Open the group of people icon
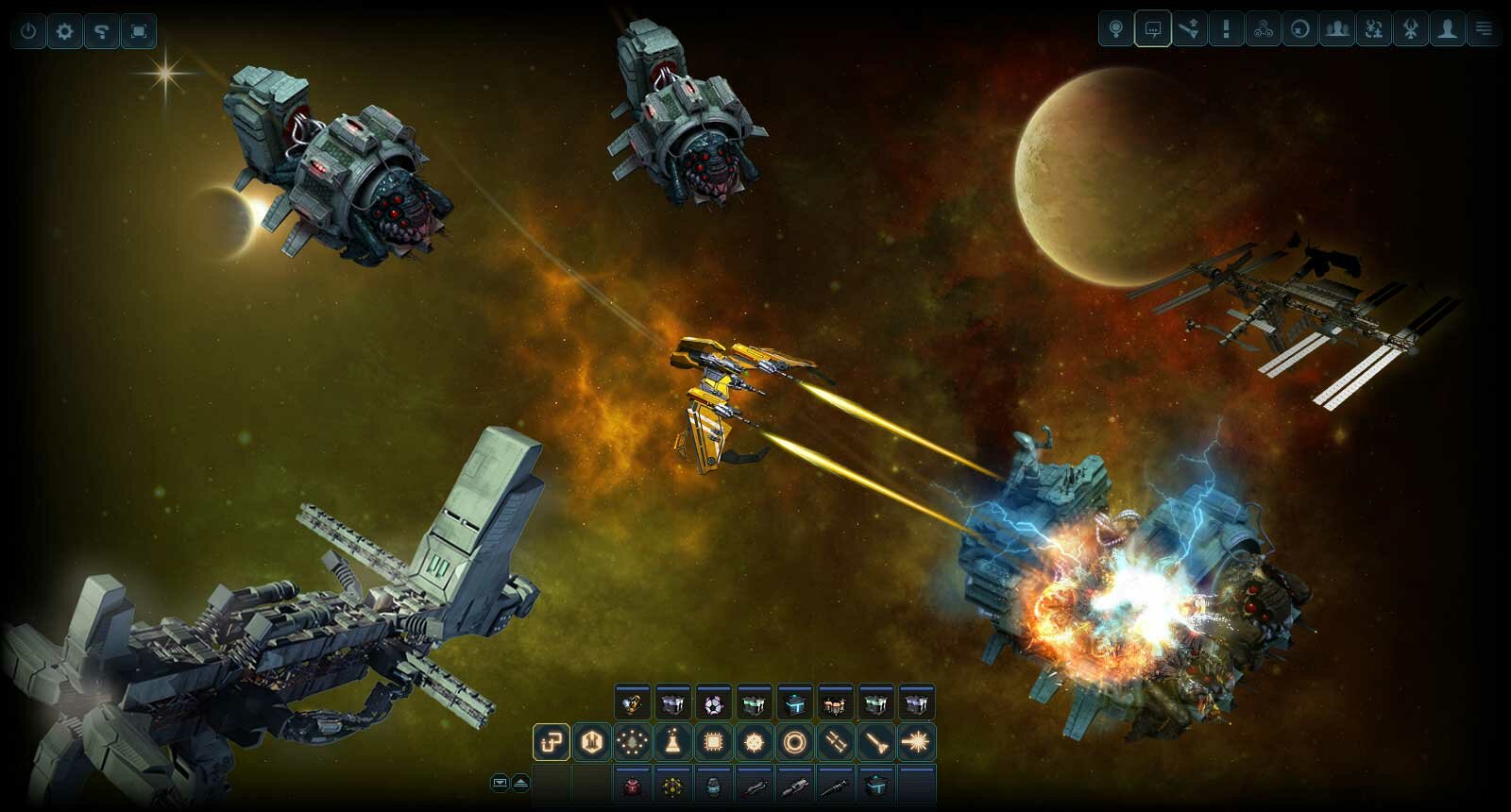 [1336, 29]
